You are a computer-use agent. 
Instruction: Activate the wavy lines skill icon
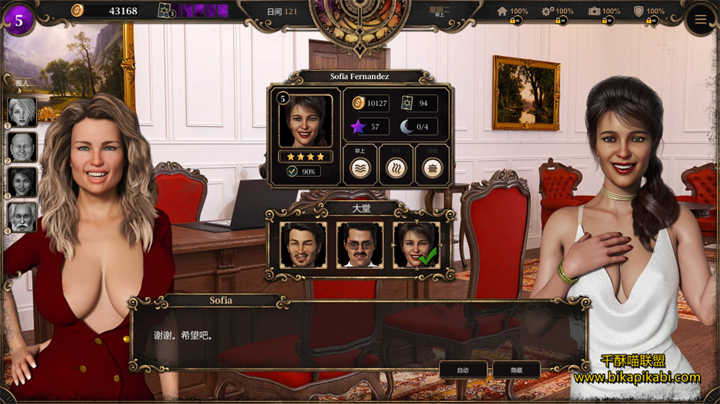click(x=361, y=167)
